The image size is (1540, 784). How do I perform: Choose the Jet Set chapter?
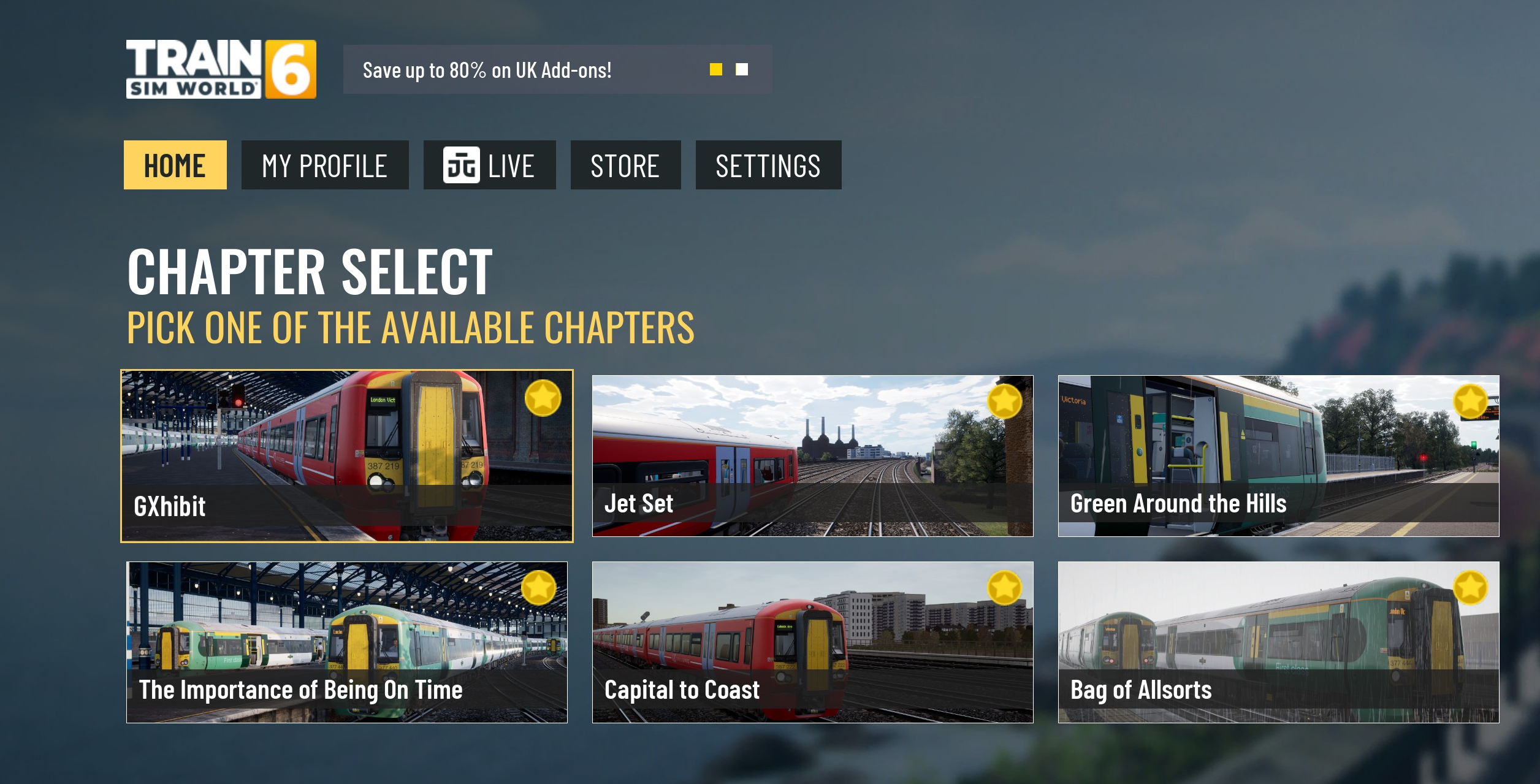coord(812,456)
